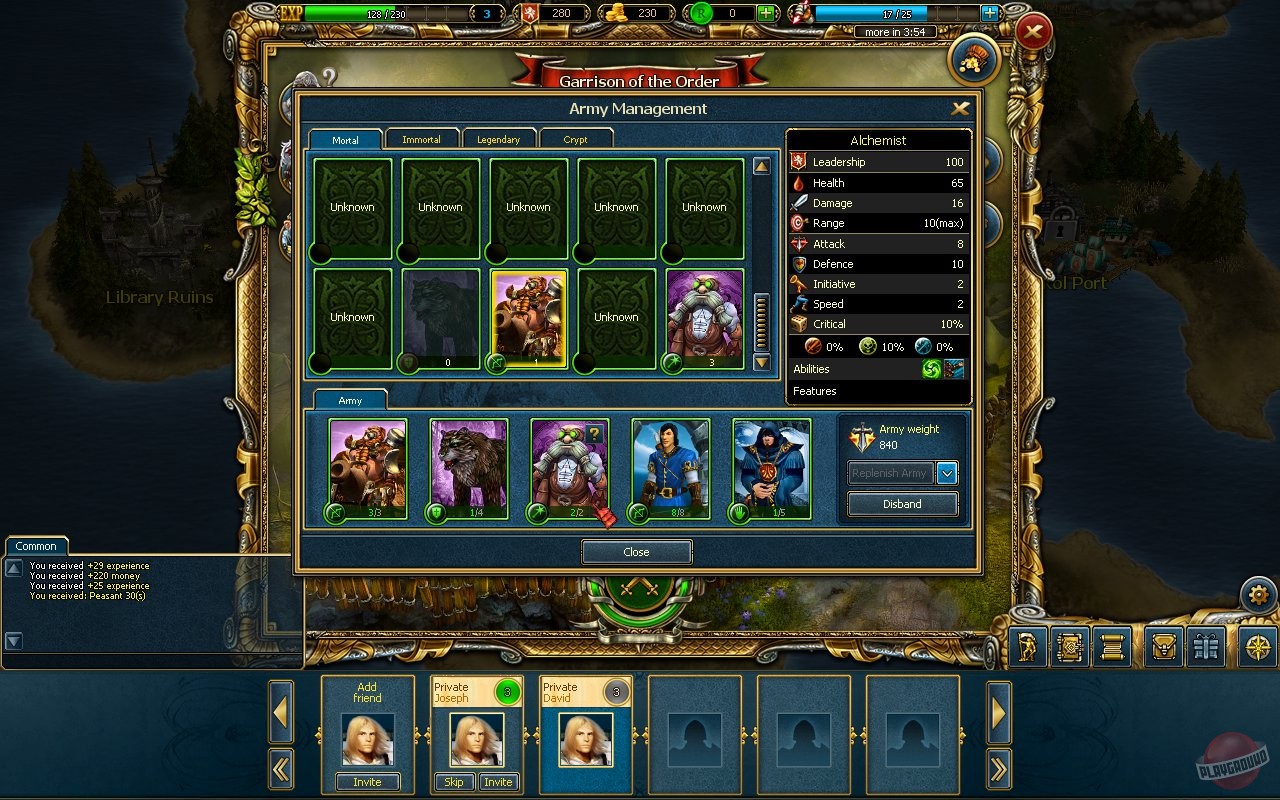This screenshot has width=1280, height=800.
Task: Select the Common chat tab
Action: pos(36,546)
